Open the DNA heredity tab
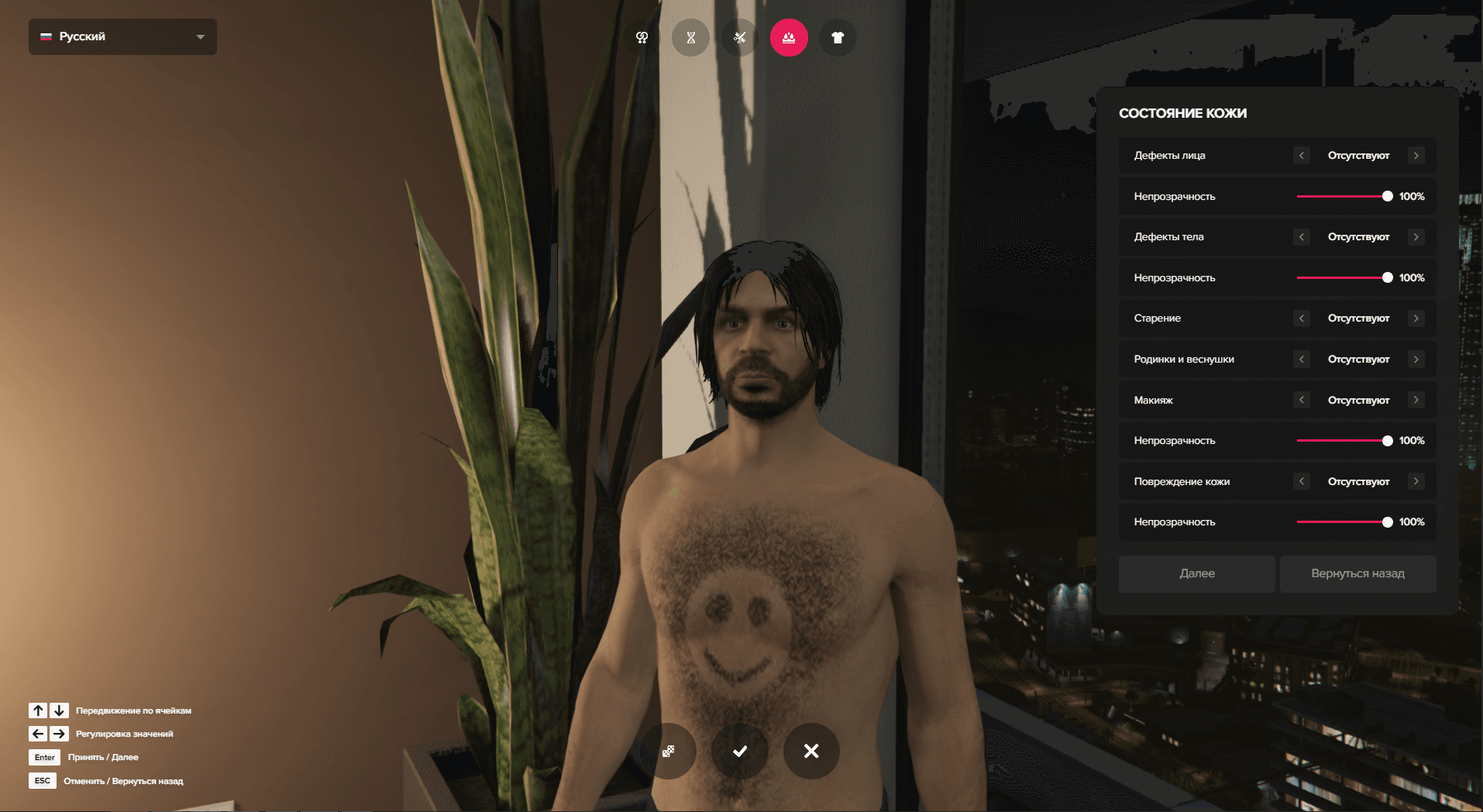Image resolution: width=1483 pixels, height=812 pixels. pyautogui.click(x=690, y=37)
